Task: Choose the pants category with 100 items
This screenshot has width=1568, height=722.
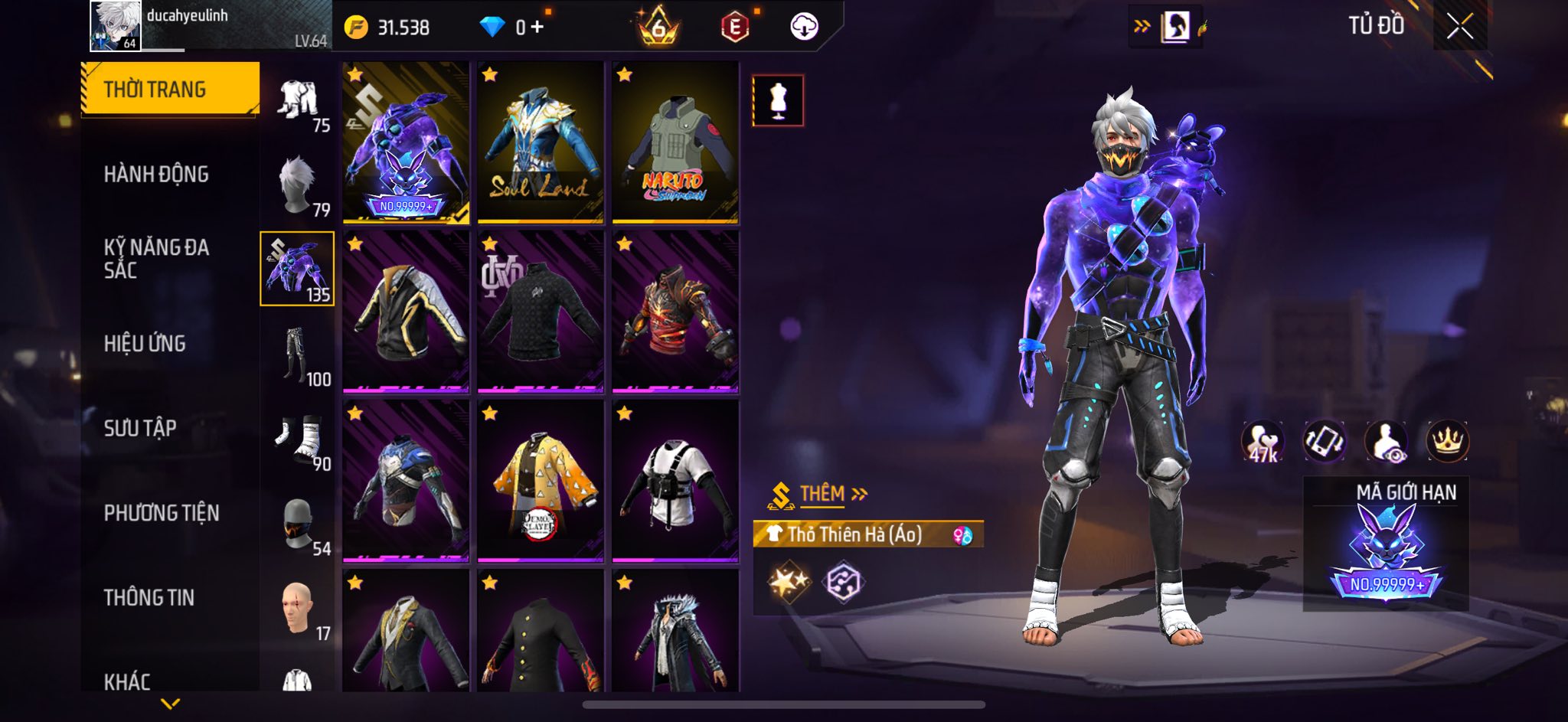Action: (x=298, y=355)
